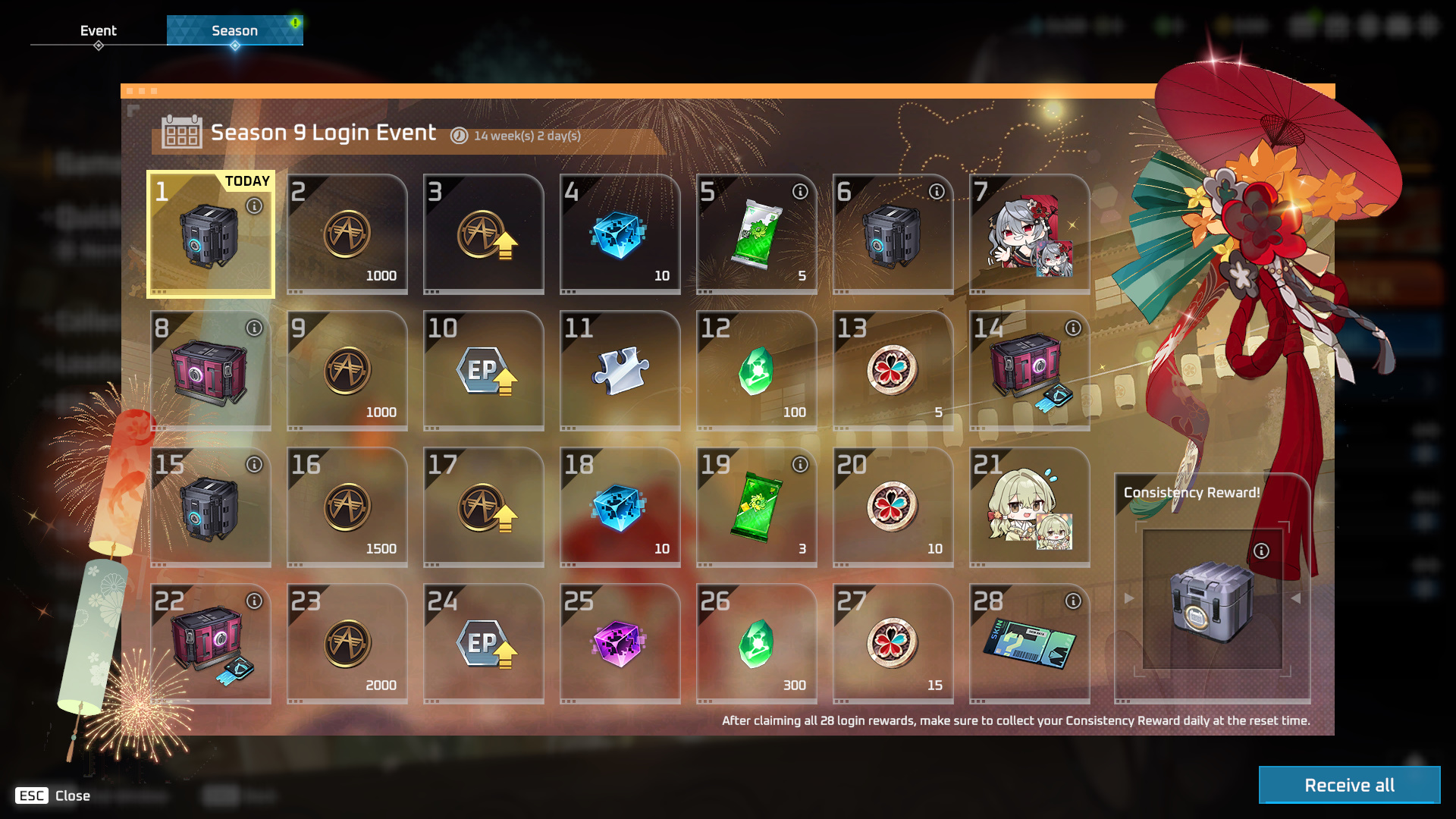The height and width of the screenshot is (819, 1456).
Task: Click the Receive all button
Action: coord(1349,785)
